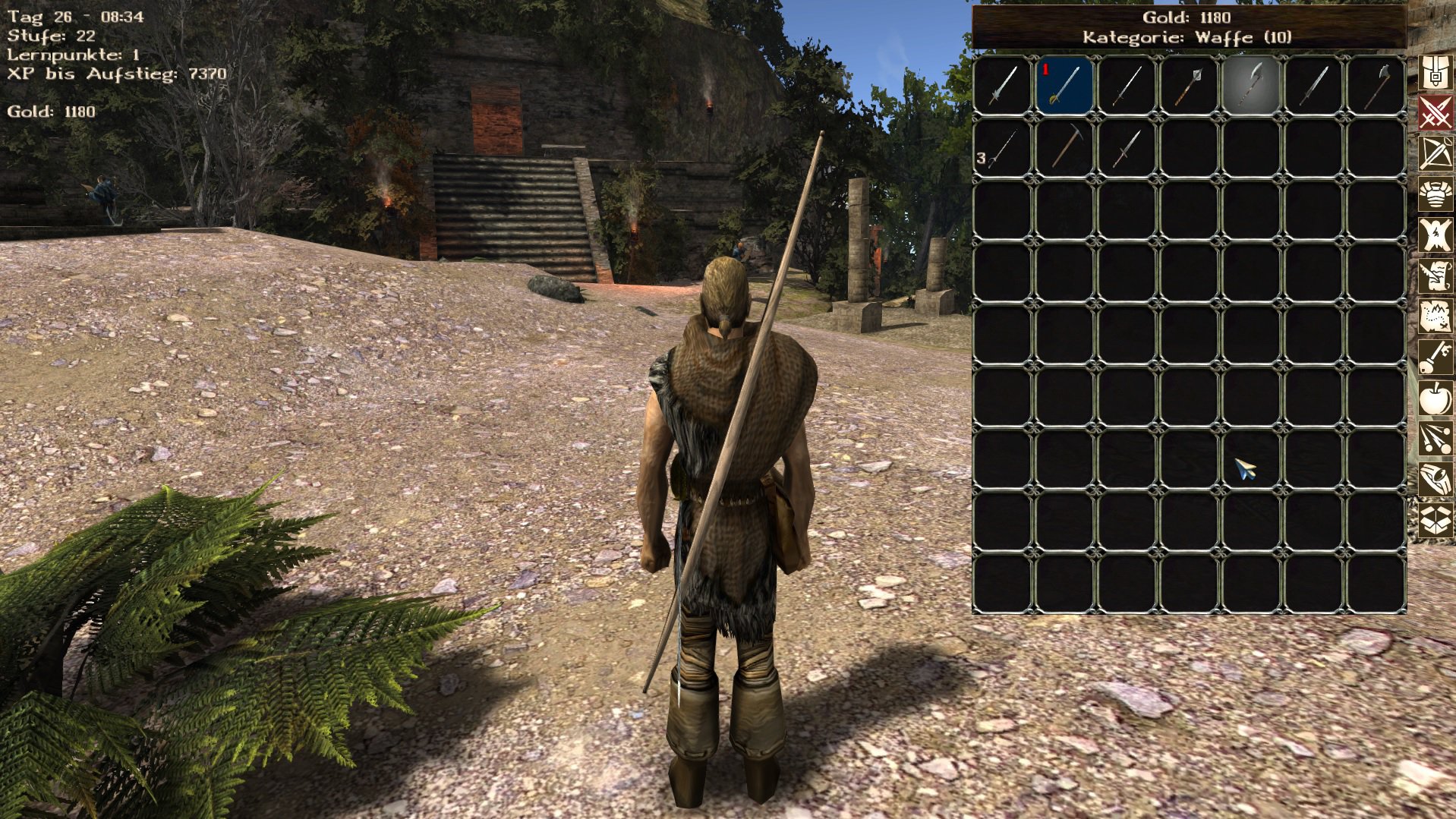This screenshot has height=819, width=1456.
Task: Pick the spiked mace weapon slot
Action: click(x=1189, y=85)
